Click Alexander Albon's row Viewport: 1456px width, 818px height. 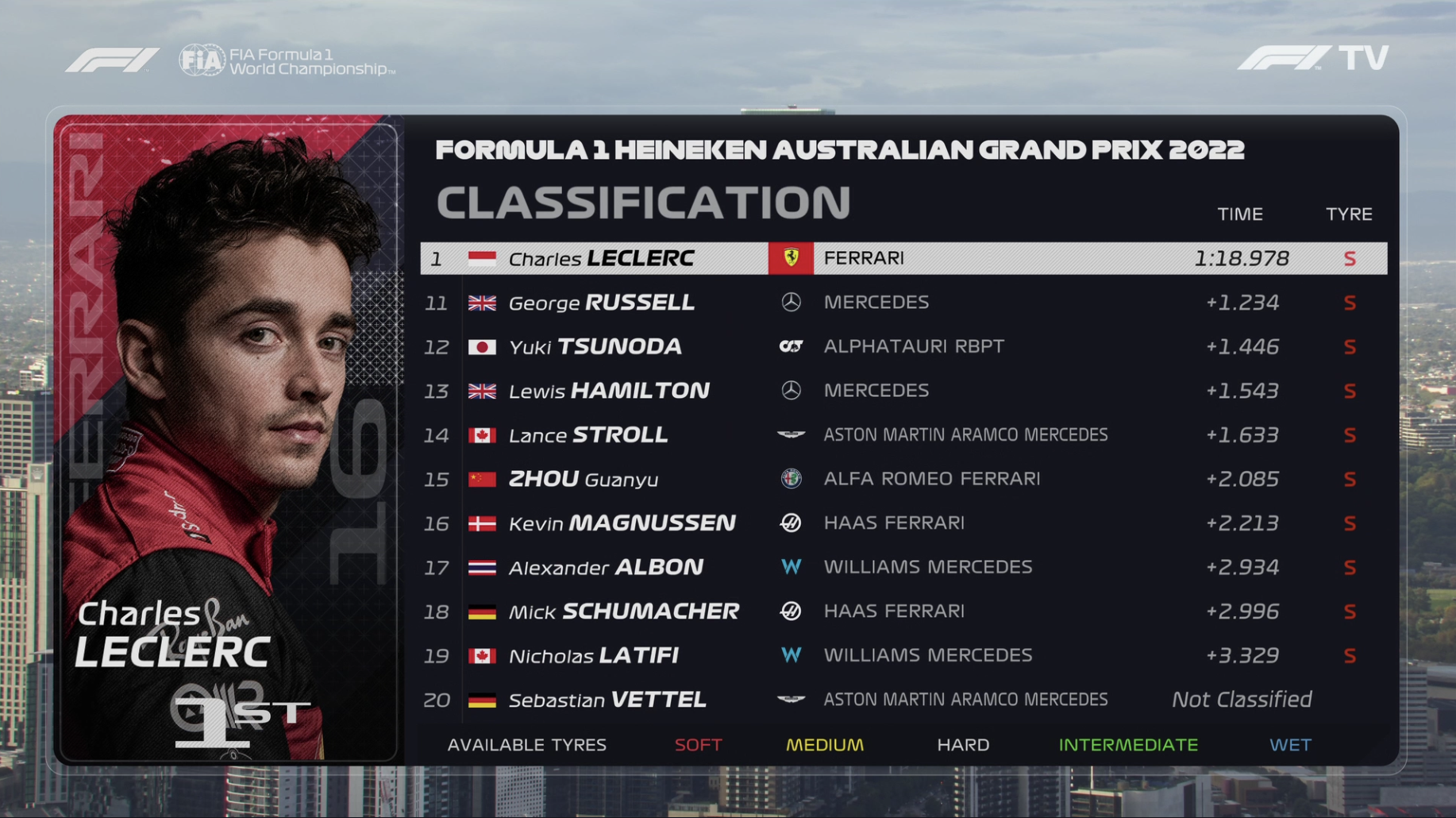coord(903,567)
